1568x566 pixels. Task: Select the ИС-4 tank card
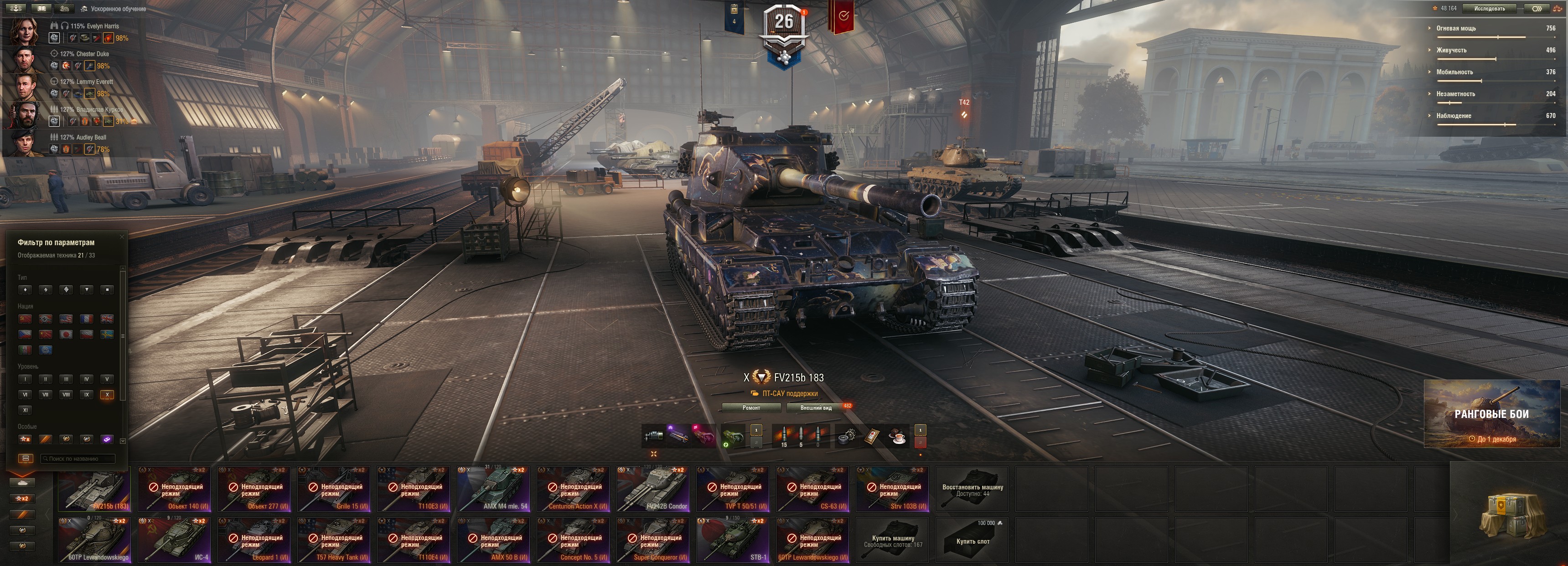[174, 540]
